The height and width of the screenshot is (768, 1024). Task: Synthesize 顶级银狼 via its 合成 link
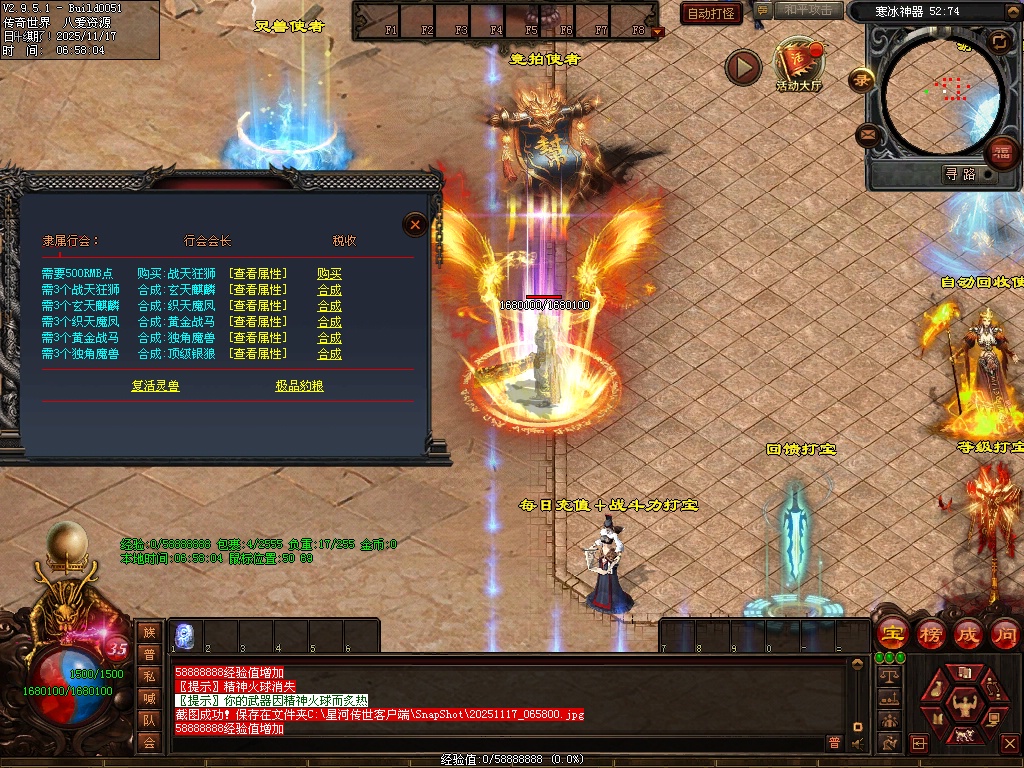point(329,354)
